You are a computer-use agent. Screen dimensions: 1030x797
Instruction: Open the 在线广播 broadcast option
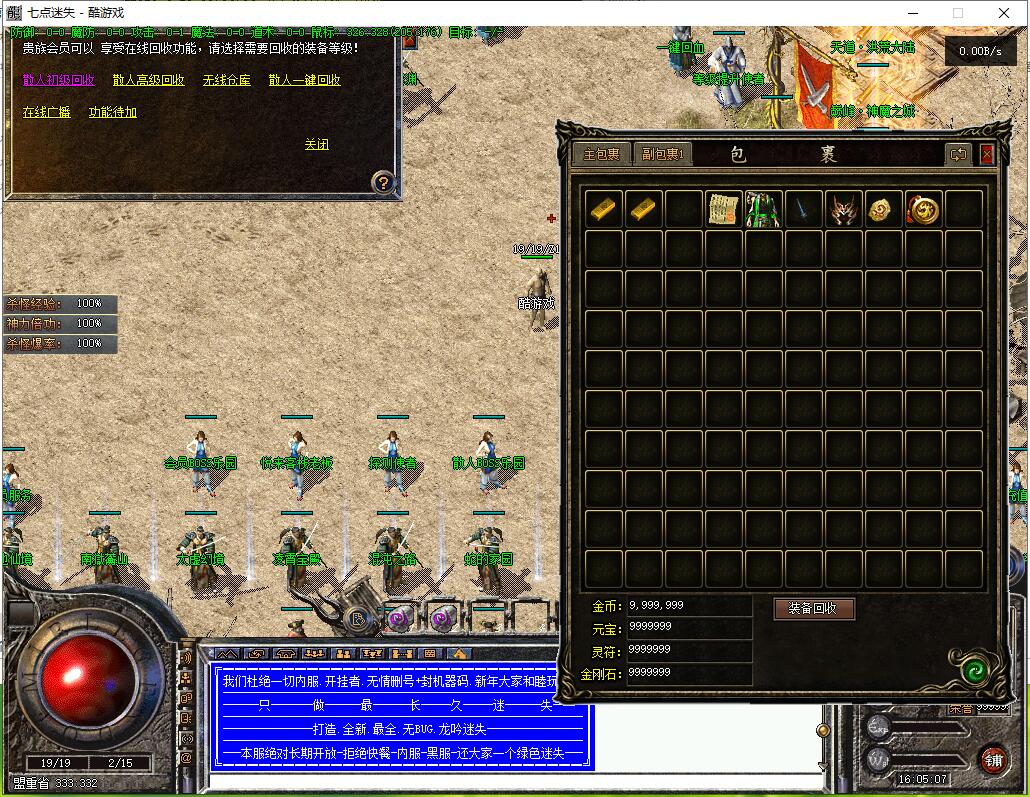(x=47, y=112)
